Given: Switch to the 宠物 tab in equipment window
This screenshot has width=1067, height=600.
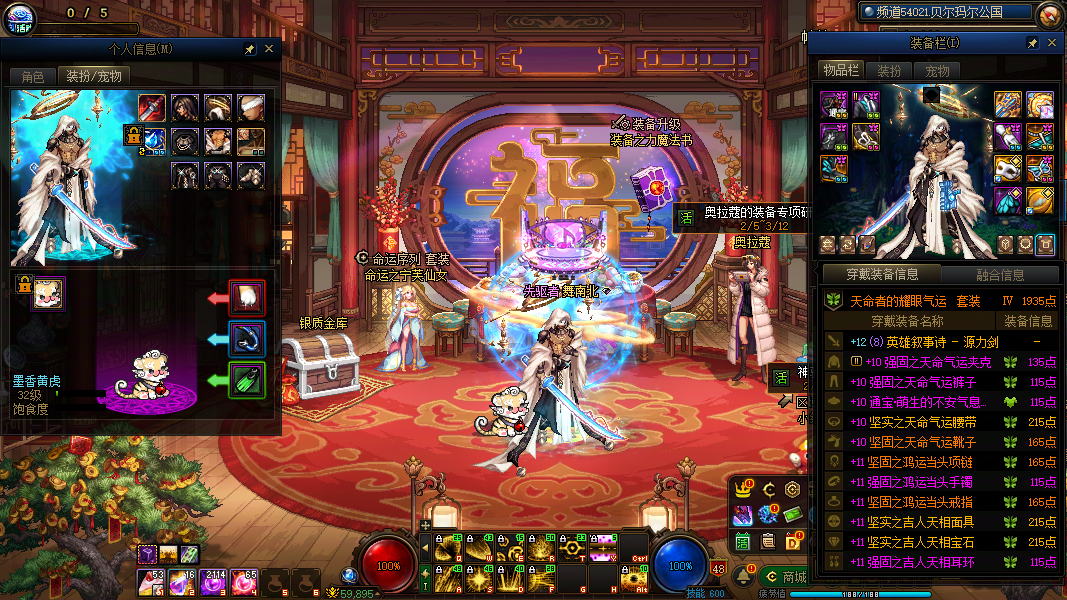Looking at the screenshot, I should pyautogui.click(x=937, y=71).
